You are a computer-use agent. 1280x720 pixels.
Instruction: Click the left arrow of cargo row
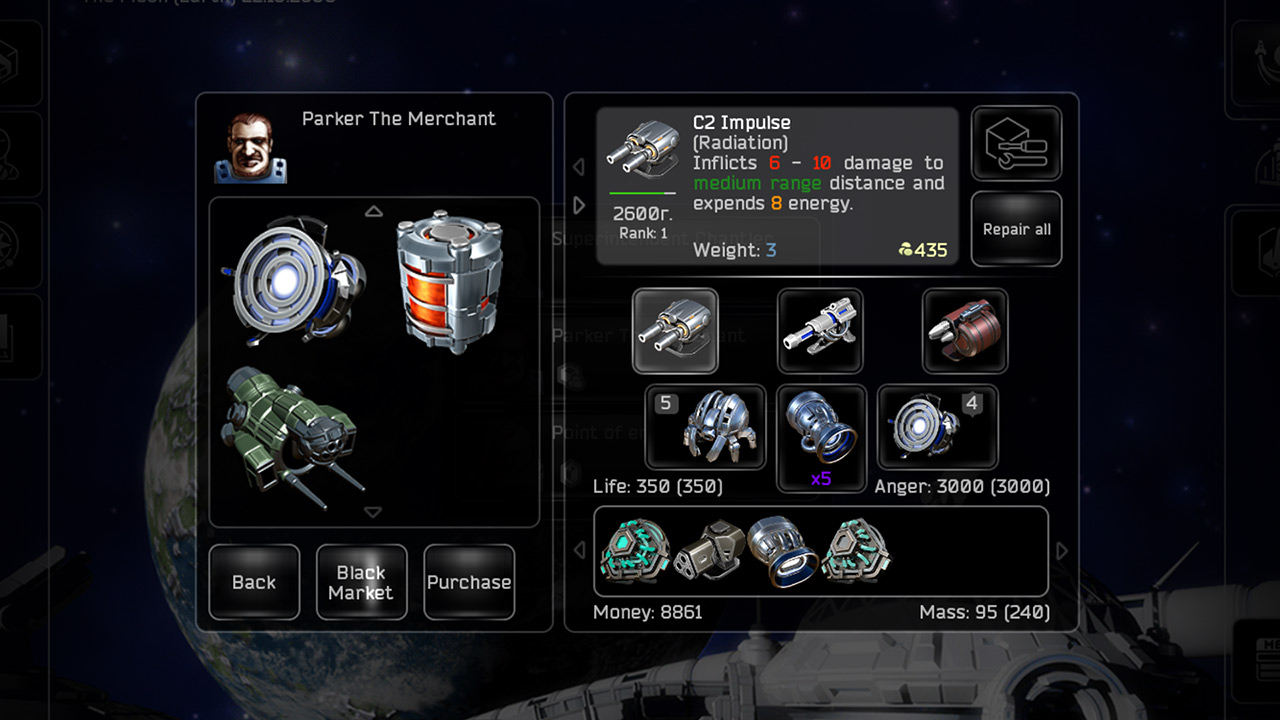(x=578, y=551)
